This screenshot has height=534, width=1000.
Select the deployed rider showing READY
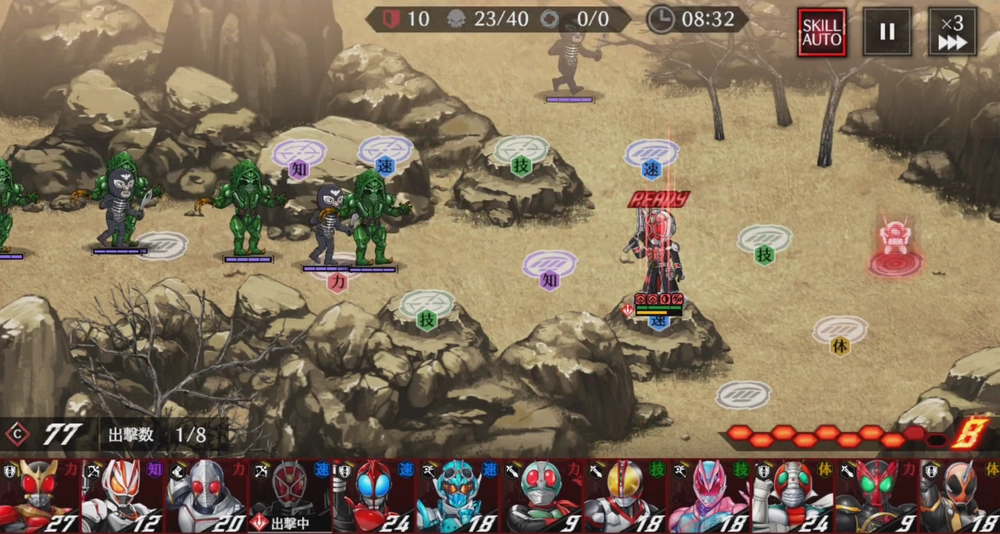[660, 250]
